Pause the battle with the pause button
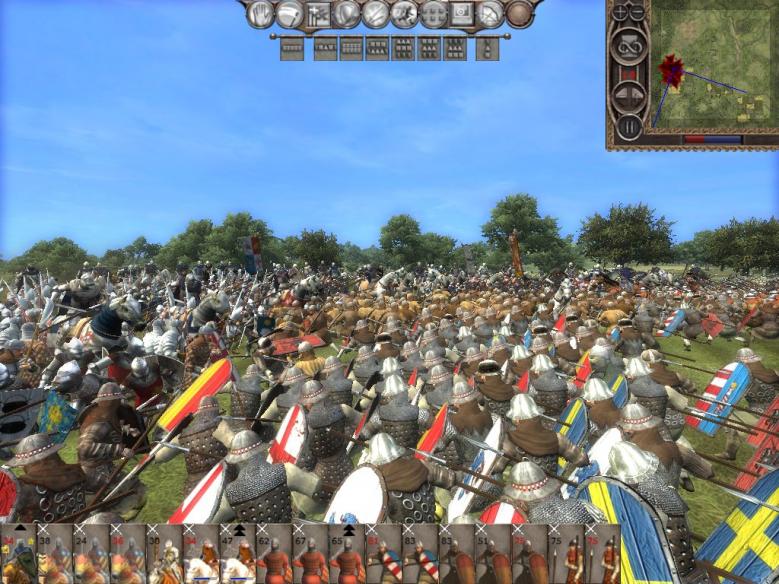The width and height of the screenshot is (779, 584). point(628,127)
